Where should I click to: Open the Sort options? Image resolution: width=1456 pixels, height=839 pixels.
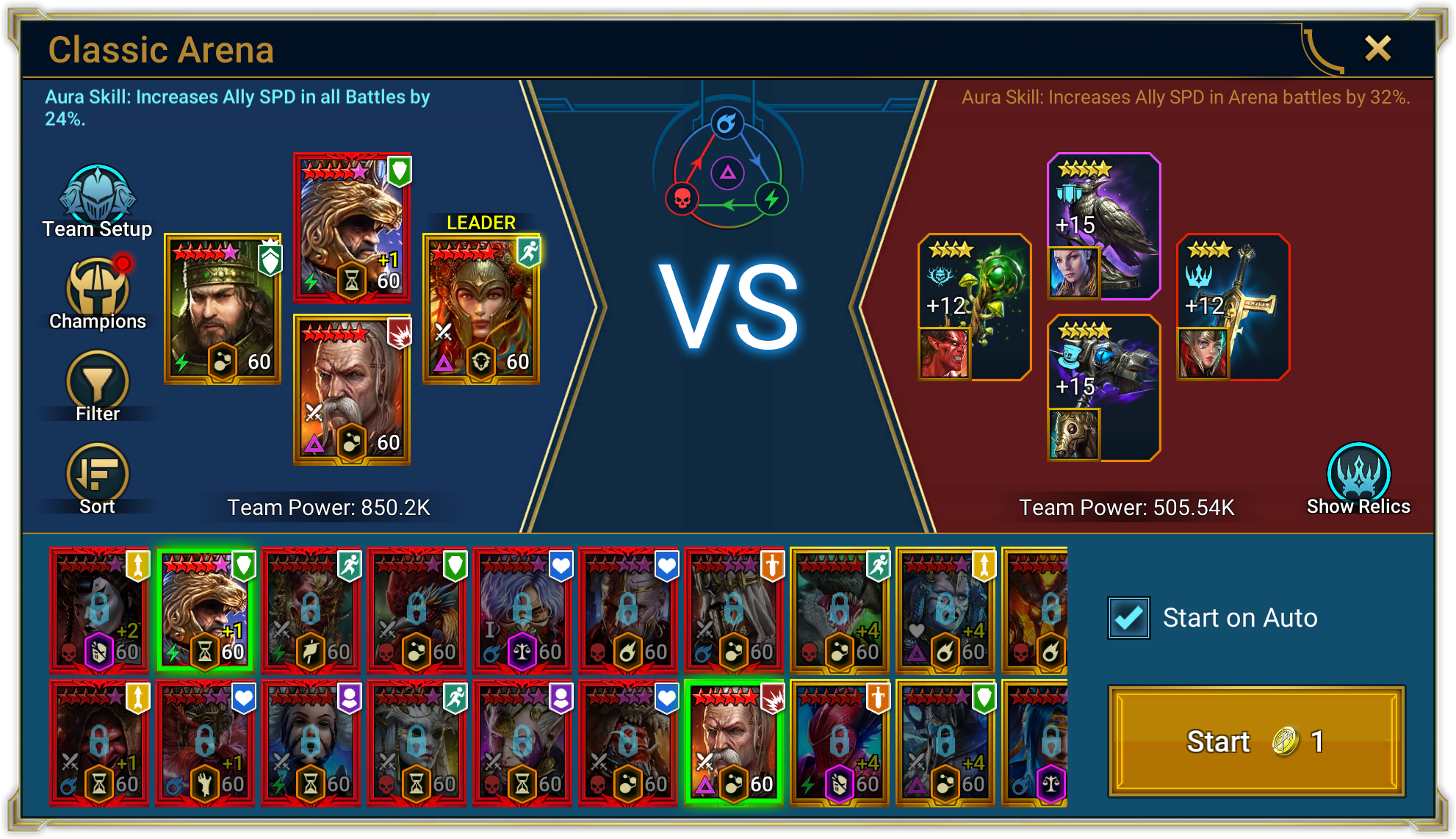98,478
